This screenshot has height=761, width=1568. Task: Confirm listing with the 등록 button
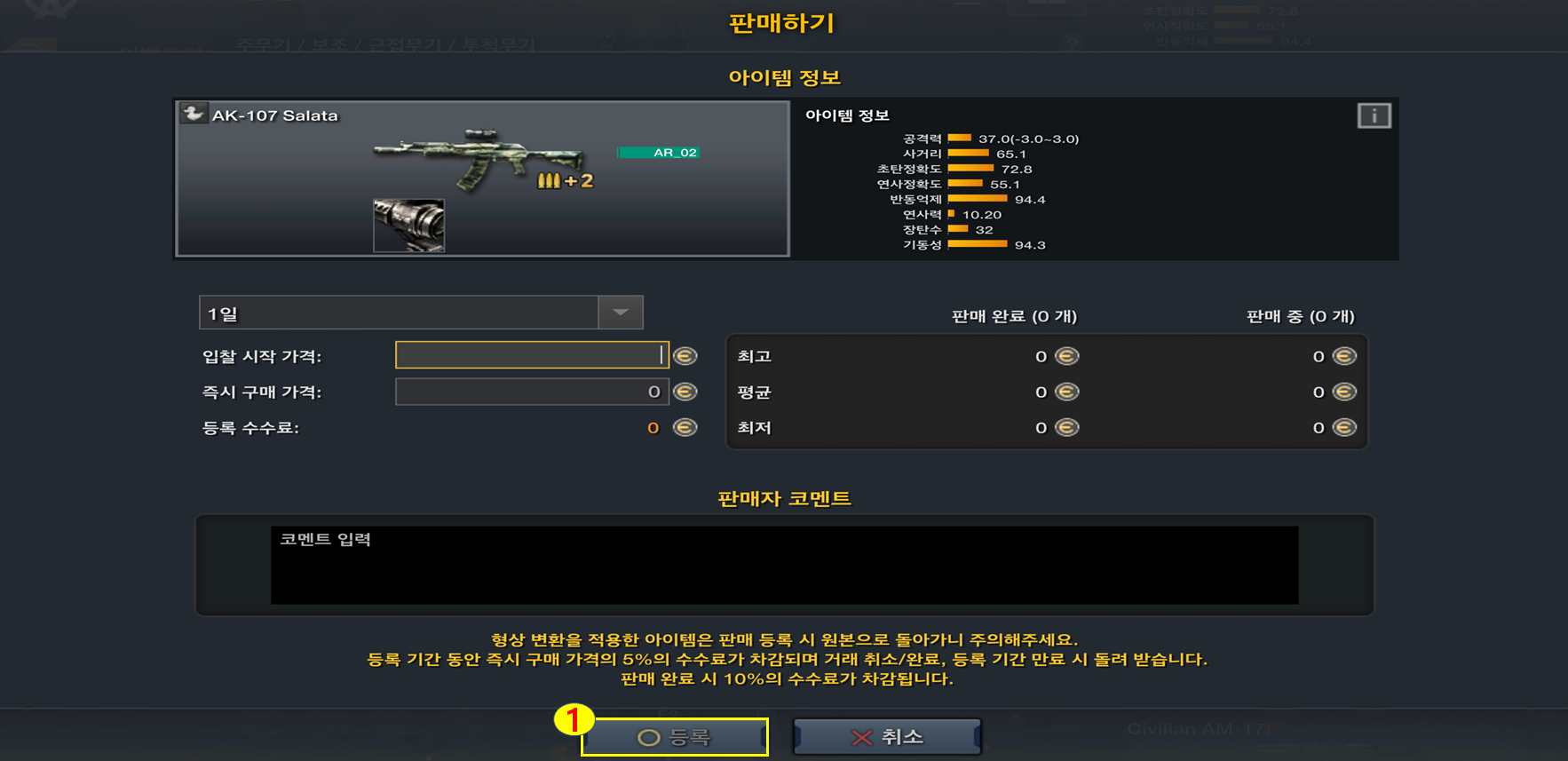tap(675, 737)
